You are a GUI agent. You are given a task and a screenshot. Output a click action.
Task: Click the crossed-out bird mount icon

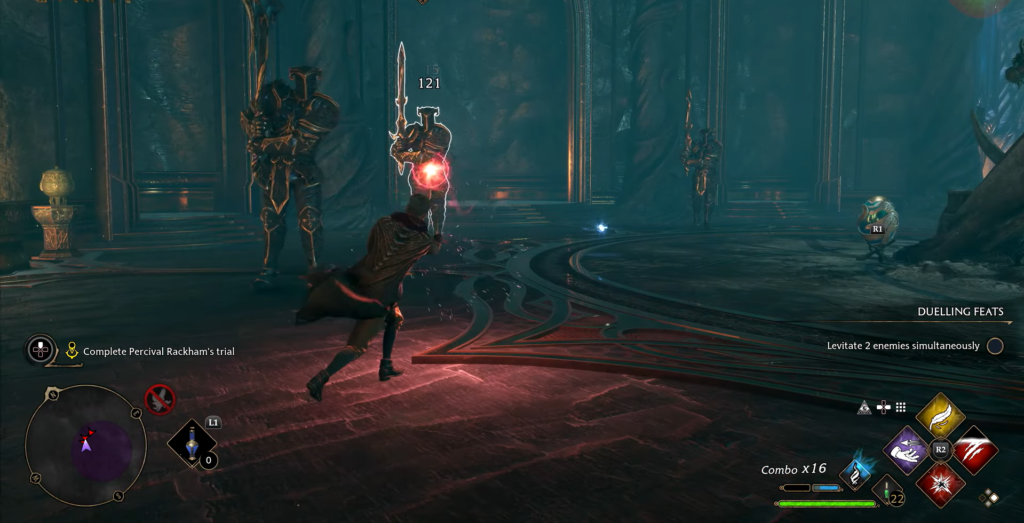coord(159,400)
